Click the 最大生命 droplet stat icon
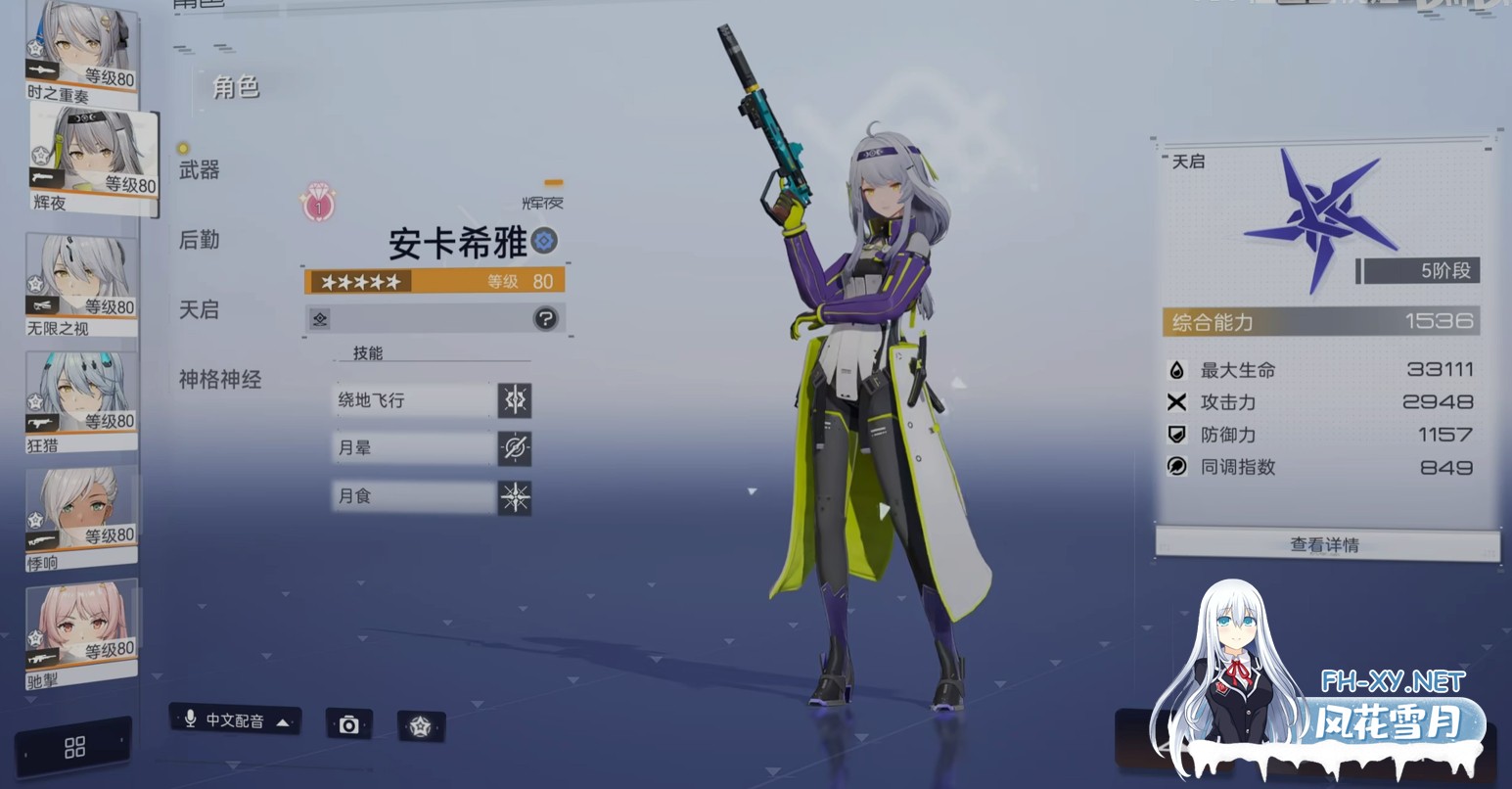The image size is (1512, 789). pos(1173,370)
